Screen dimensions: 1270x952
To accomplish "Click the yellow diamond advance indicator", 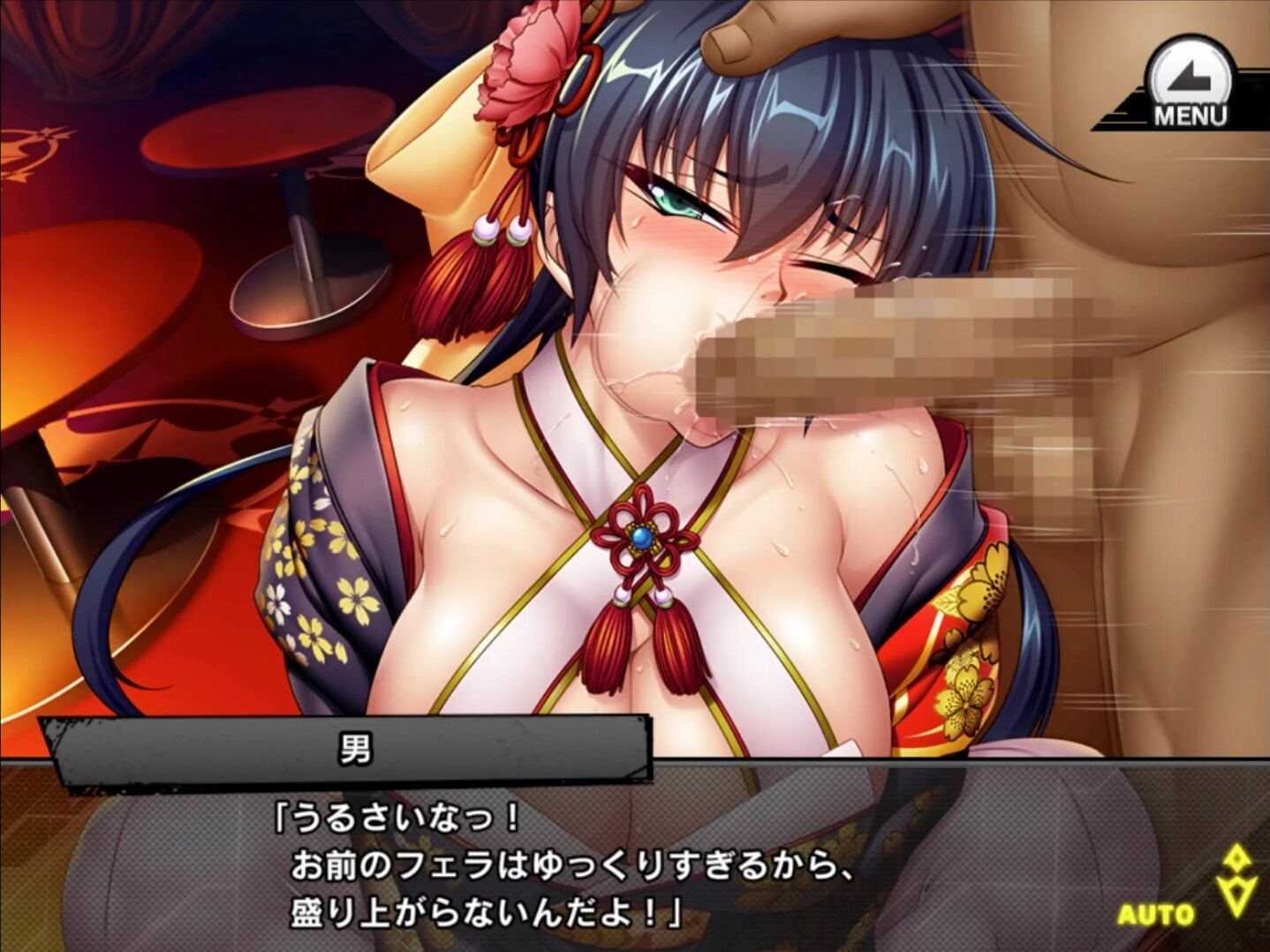I will [1237, 880].
